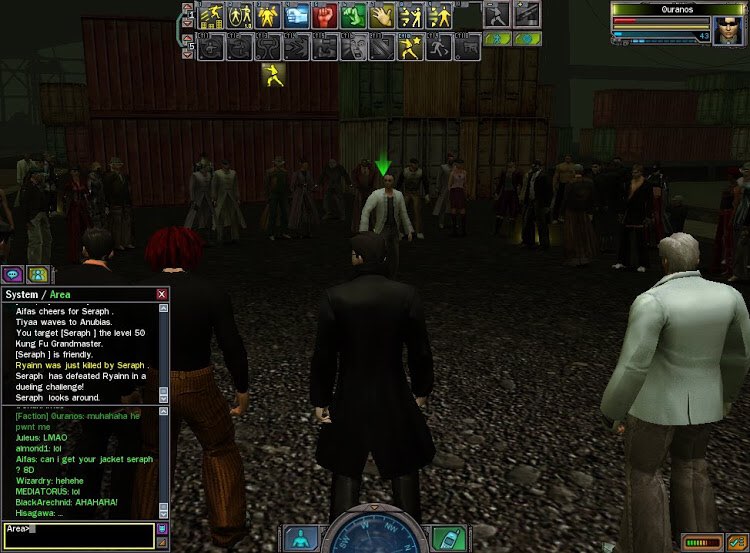The height and width of the screenshot is (553, 750).
Task: Use the green flexing arm ability
Action: coord(353,16)
